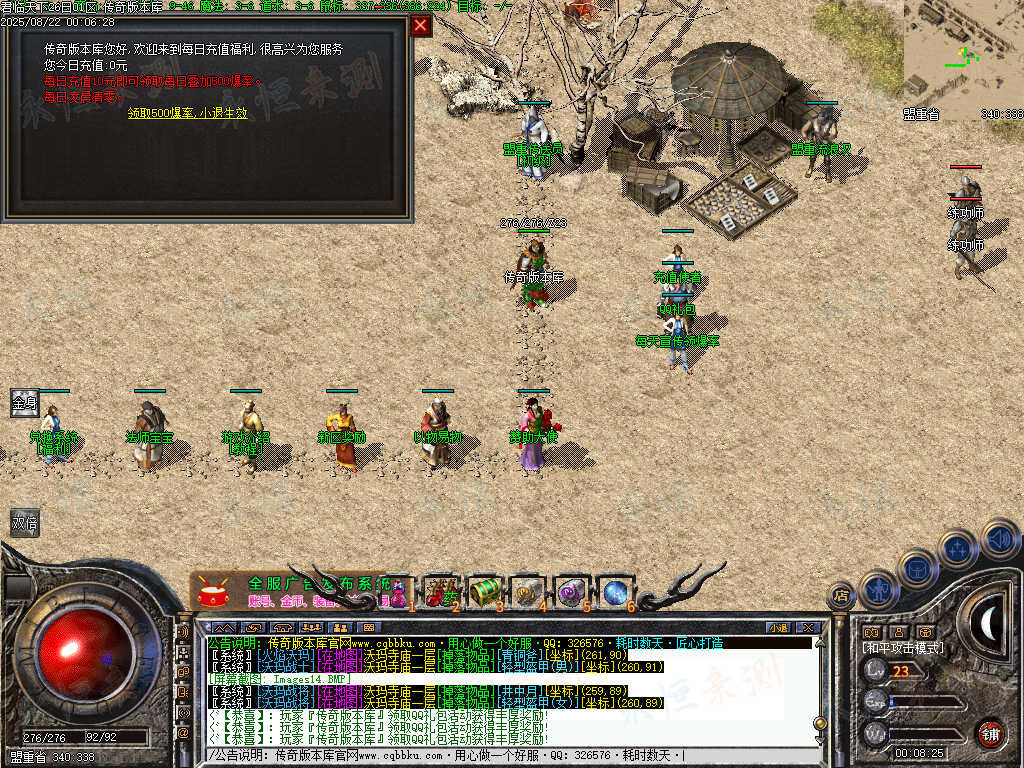Use the red 药 bundle in slot 2
This screenshot has width=1024, height=768.
[x=439, y=592]
